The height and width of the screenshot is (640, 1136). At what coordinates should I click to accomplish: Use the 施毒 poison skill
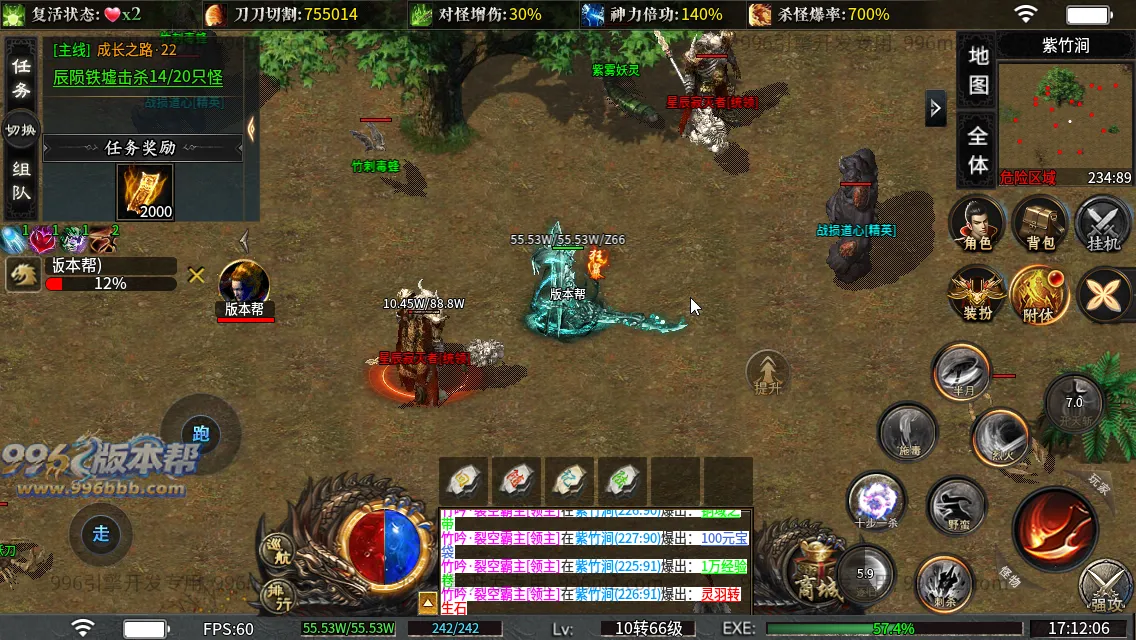coord(907,432)
